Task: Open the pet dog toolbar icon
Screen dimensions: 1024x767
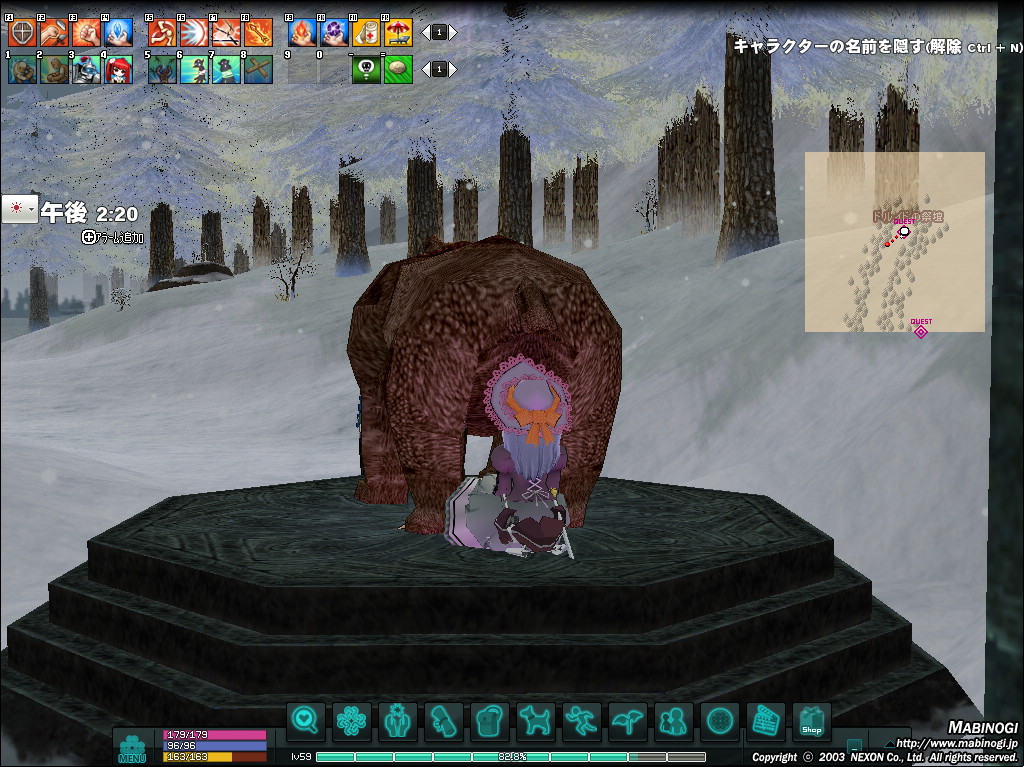Action: (535, 721)
